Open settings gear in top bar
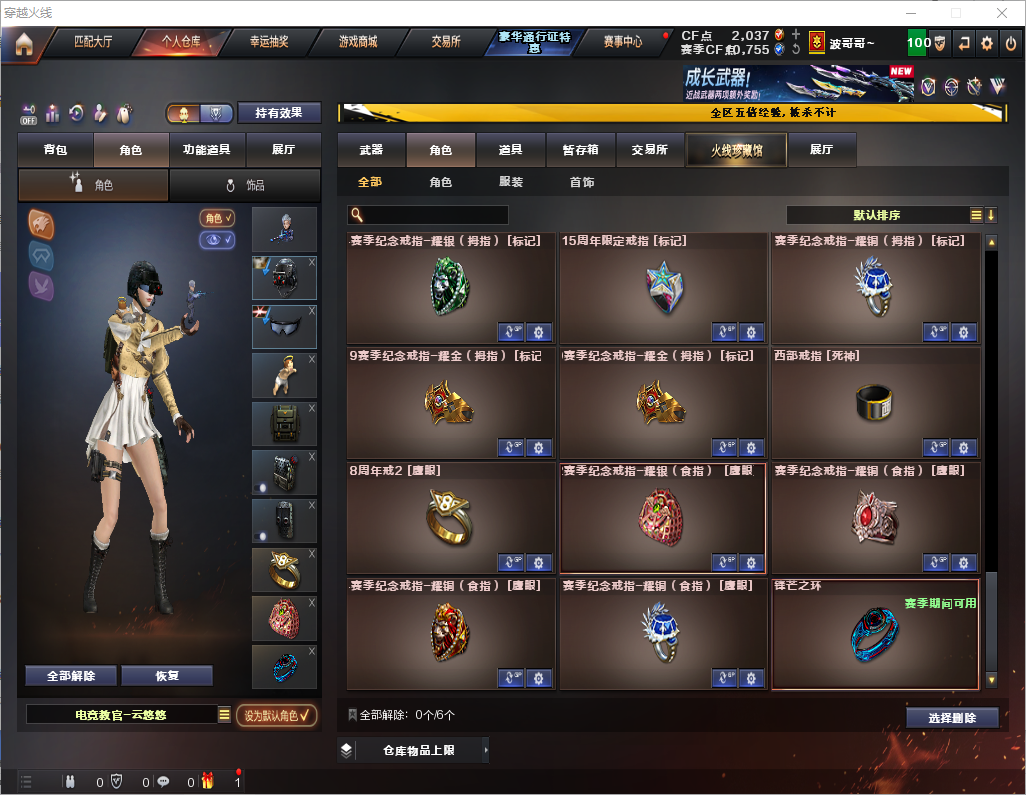Image resolution: width=1026 pixels, height=795 pixels. tap(987, 43)
